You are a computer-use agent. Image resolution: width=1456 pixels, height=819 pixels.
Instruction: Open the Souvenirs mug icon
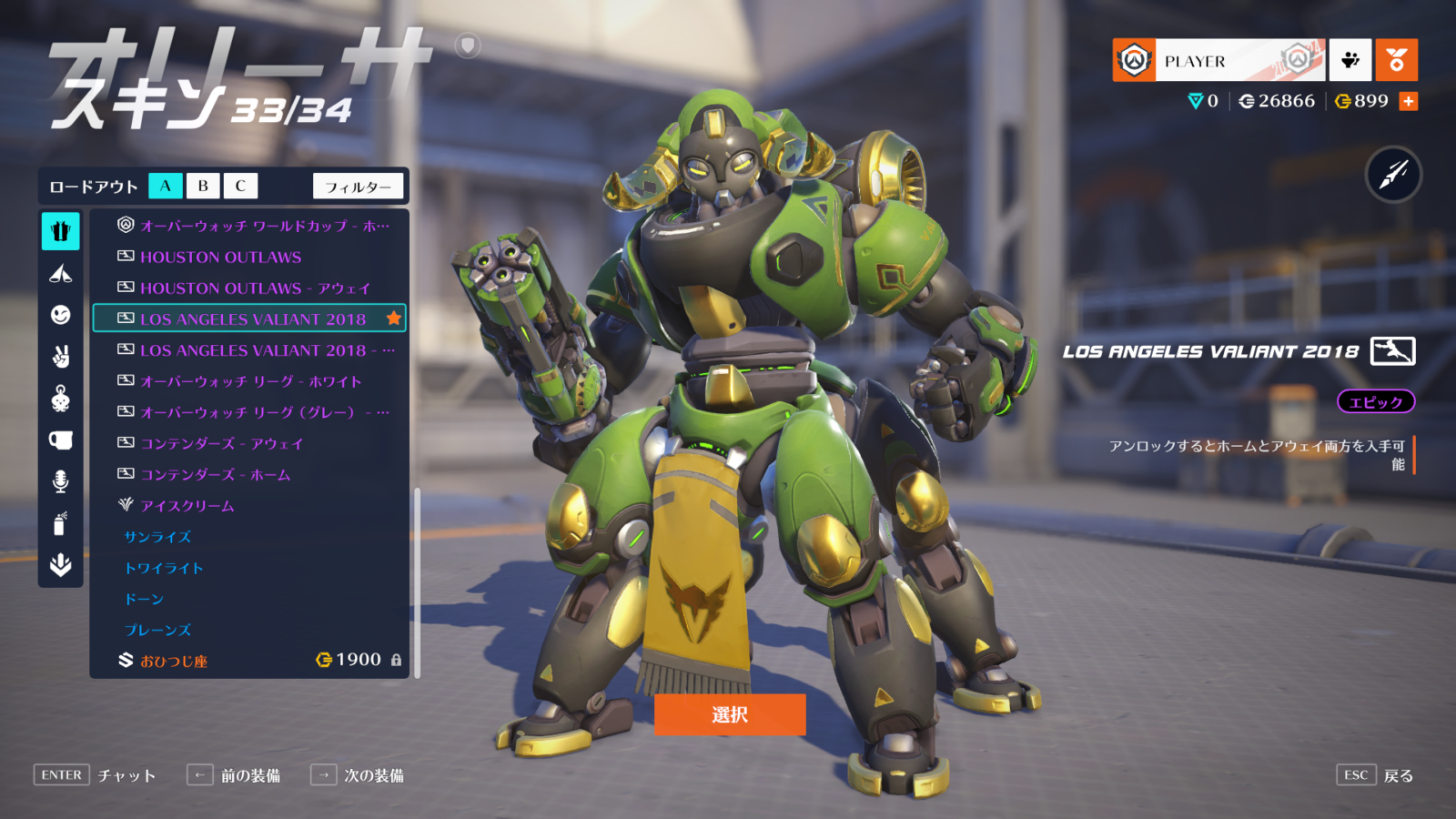pos(60,440)
